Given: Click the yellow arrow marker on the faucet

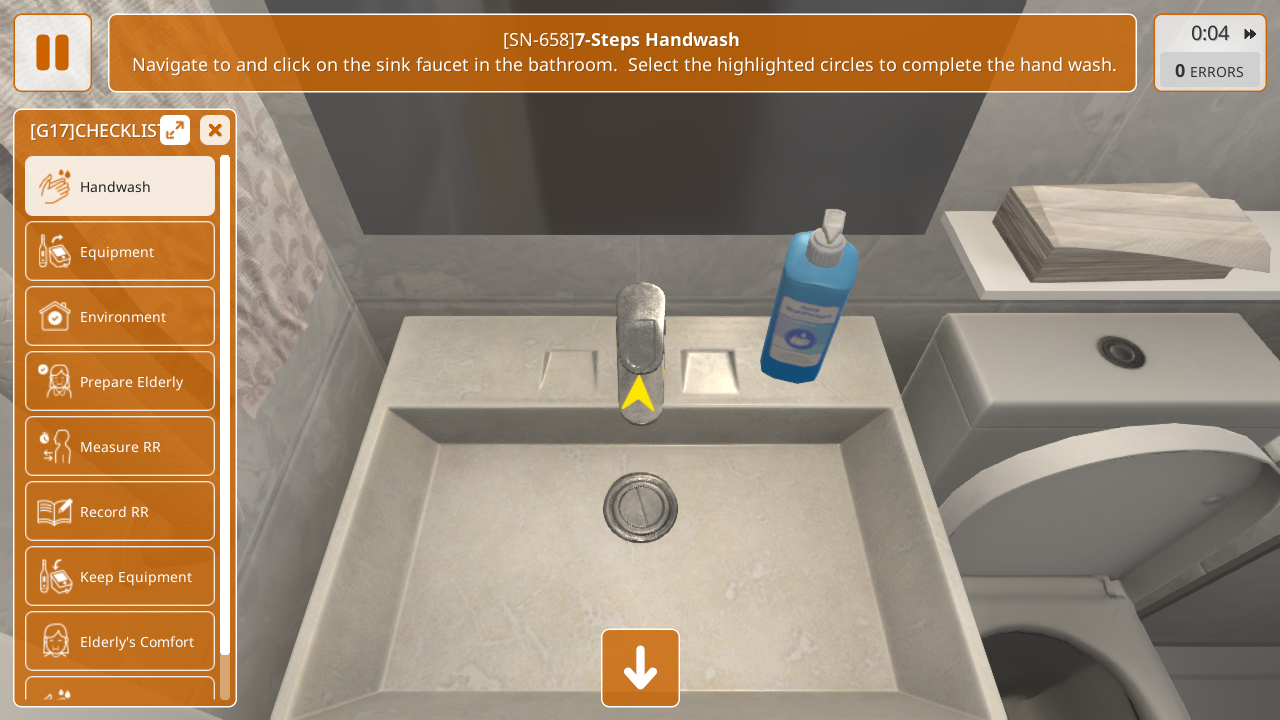Looking at the screenshot, I should point(638,394).
